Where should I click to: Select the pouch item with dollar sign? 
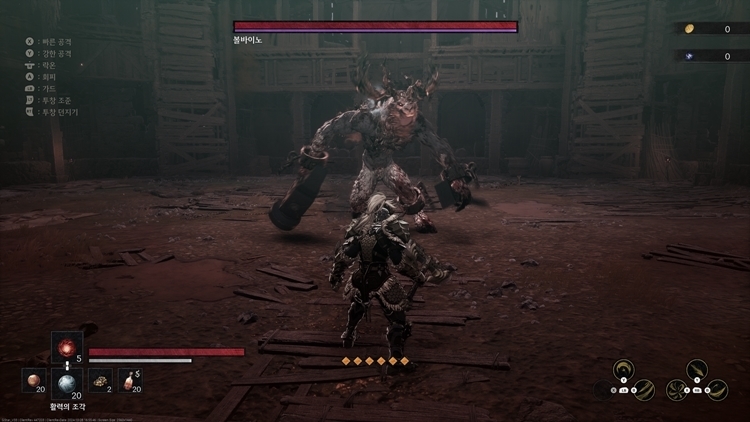(130, 381)
